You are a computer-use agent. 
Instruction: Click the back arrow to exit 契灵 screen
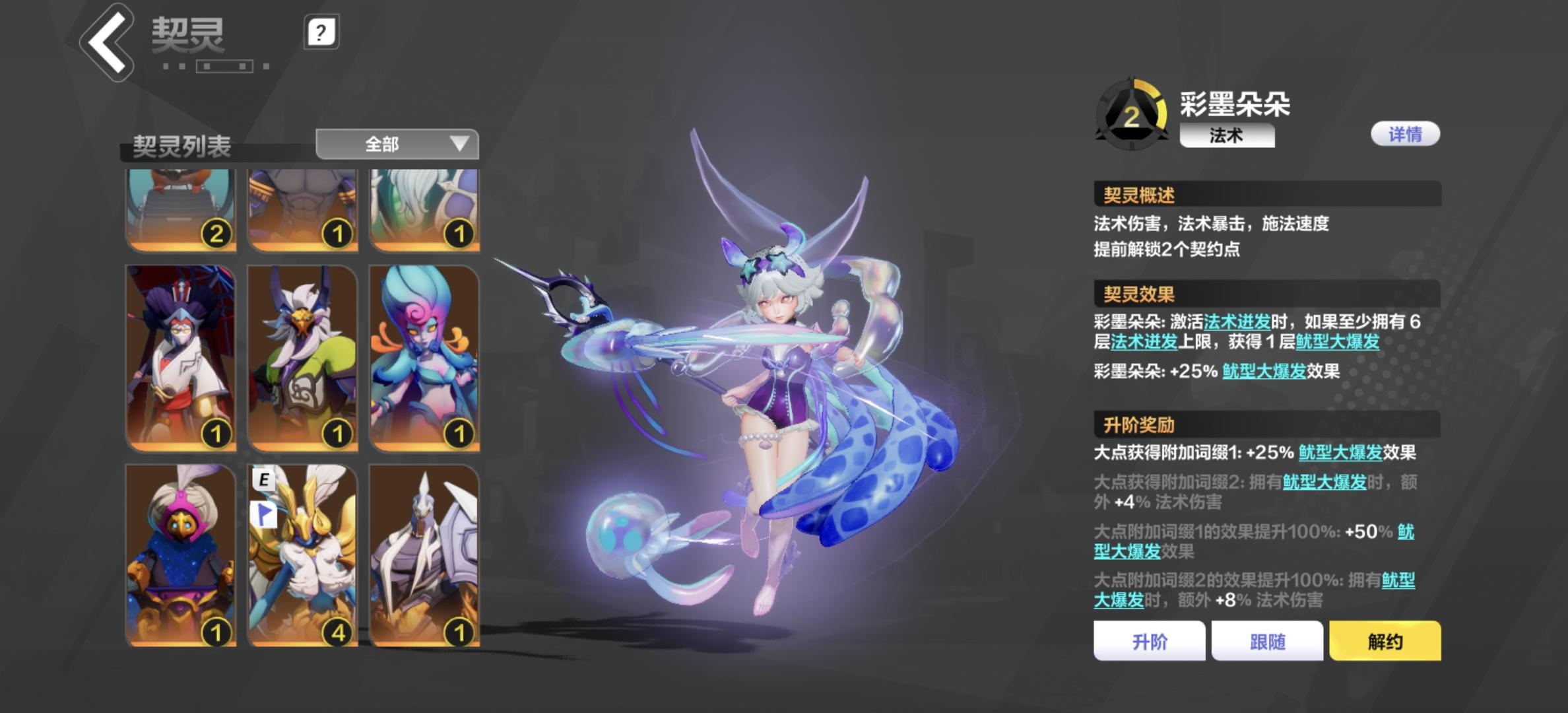[x=110, y=38]
